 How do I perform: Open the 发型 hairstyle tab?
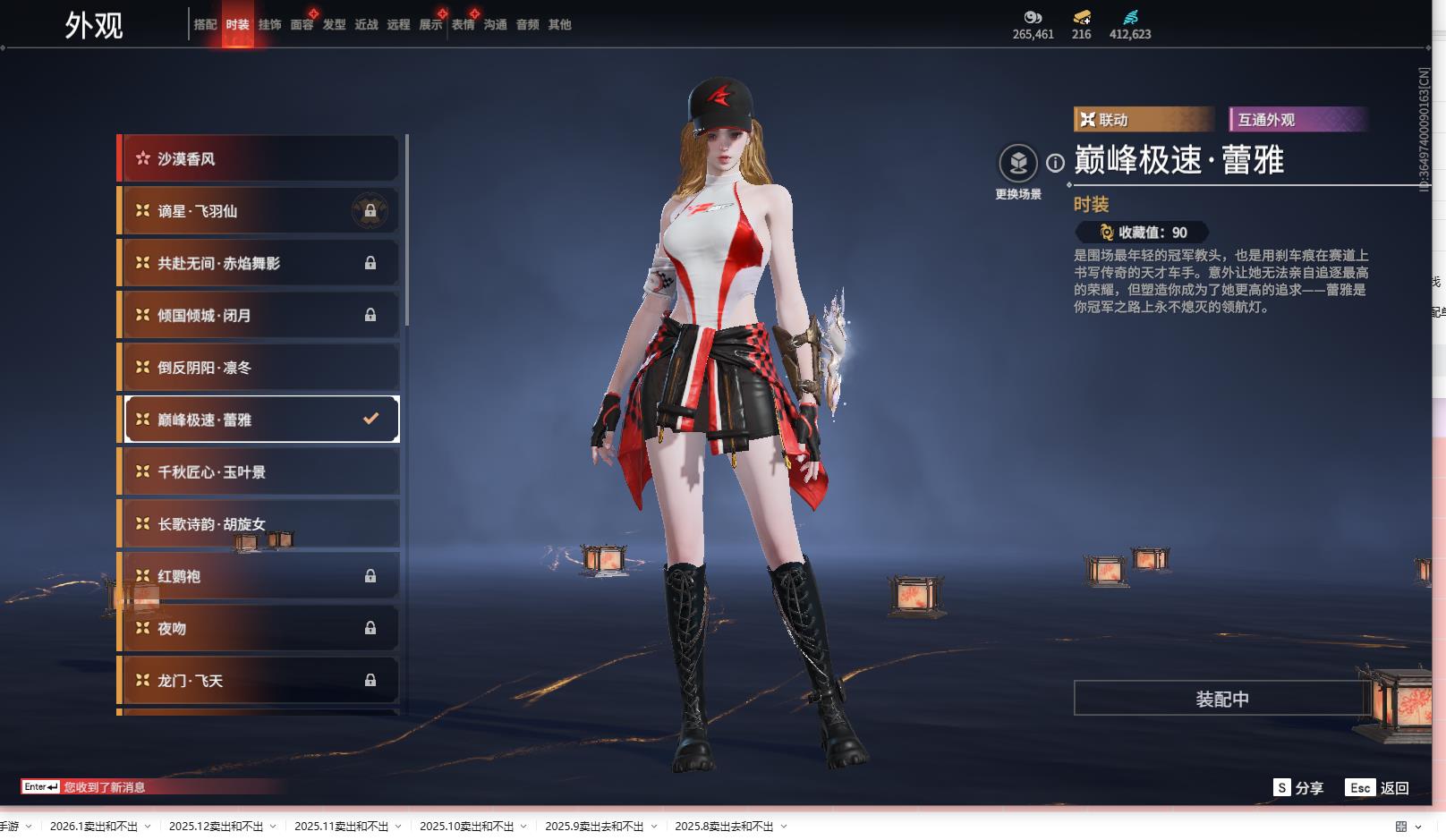point(334,25)
